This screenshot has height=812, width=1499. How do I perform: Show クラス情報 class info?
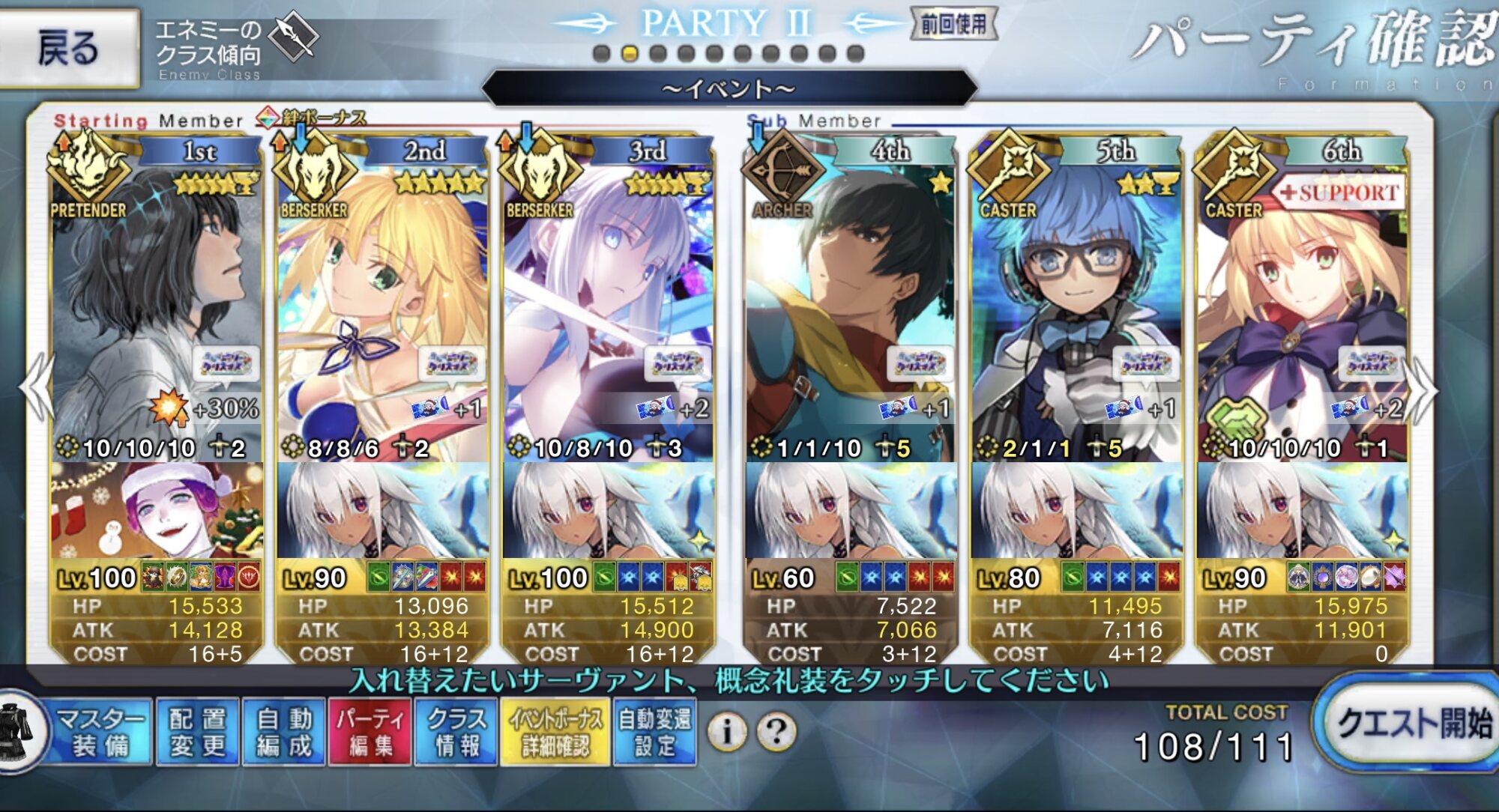coord(456,732)
